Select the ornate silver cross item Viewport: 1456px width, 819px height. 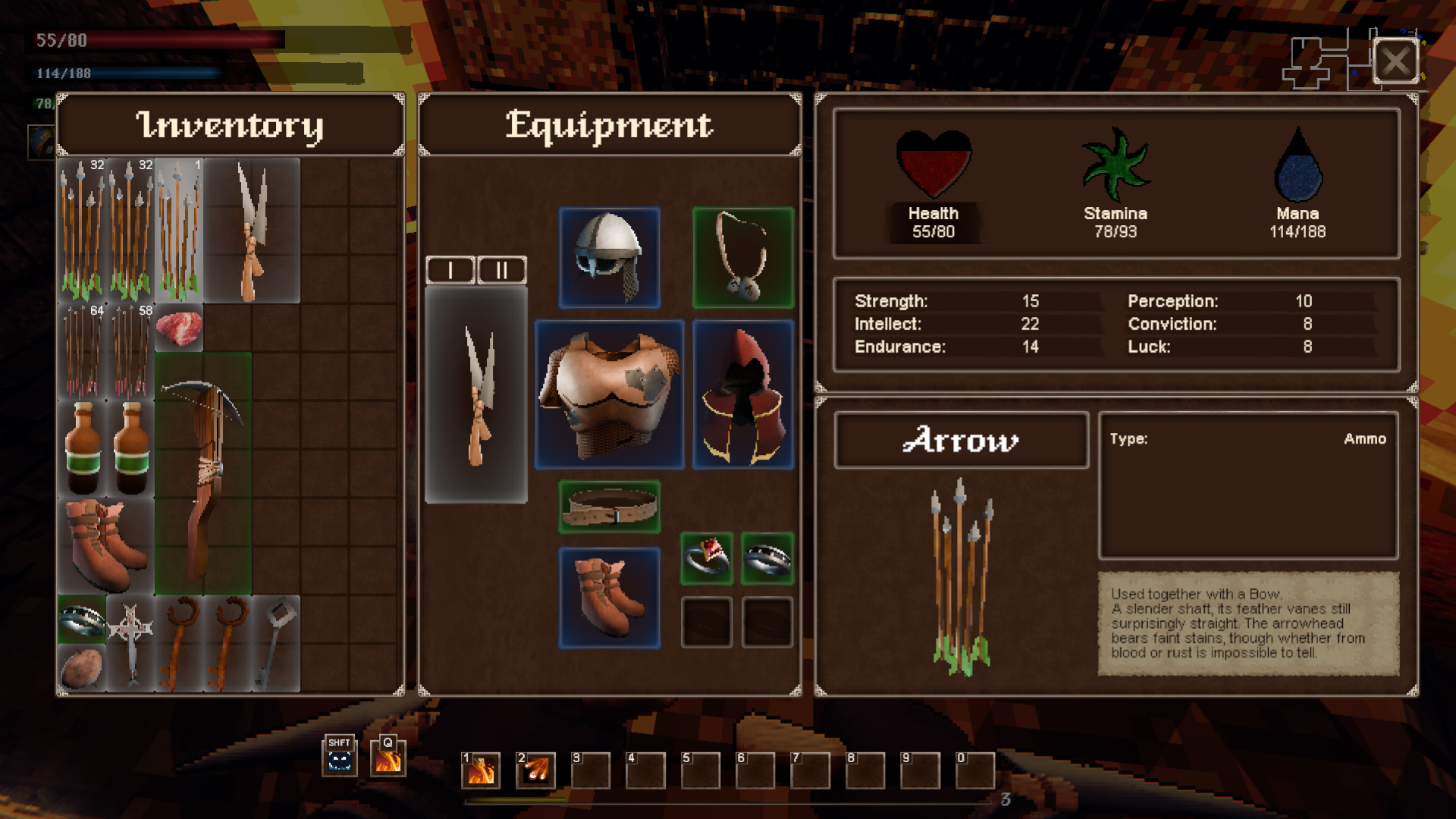click(x=130, y=643)
